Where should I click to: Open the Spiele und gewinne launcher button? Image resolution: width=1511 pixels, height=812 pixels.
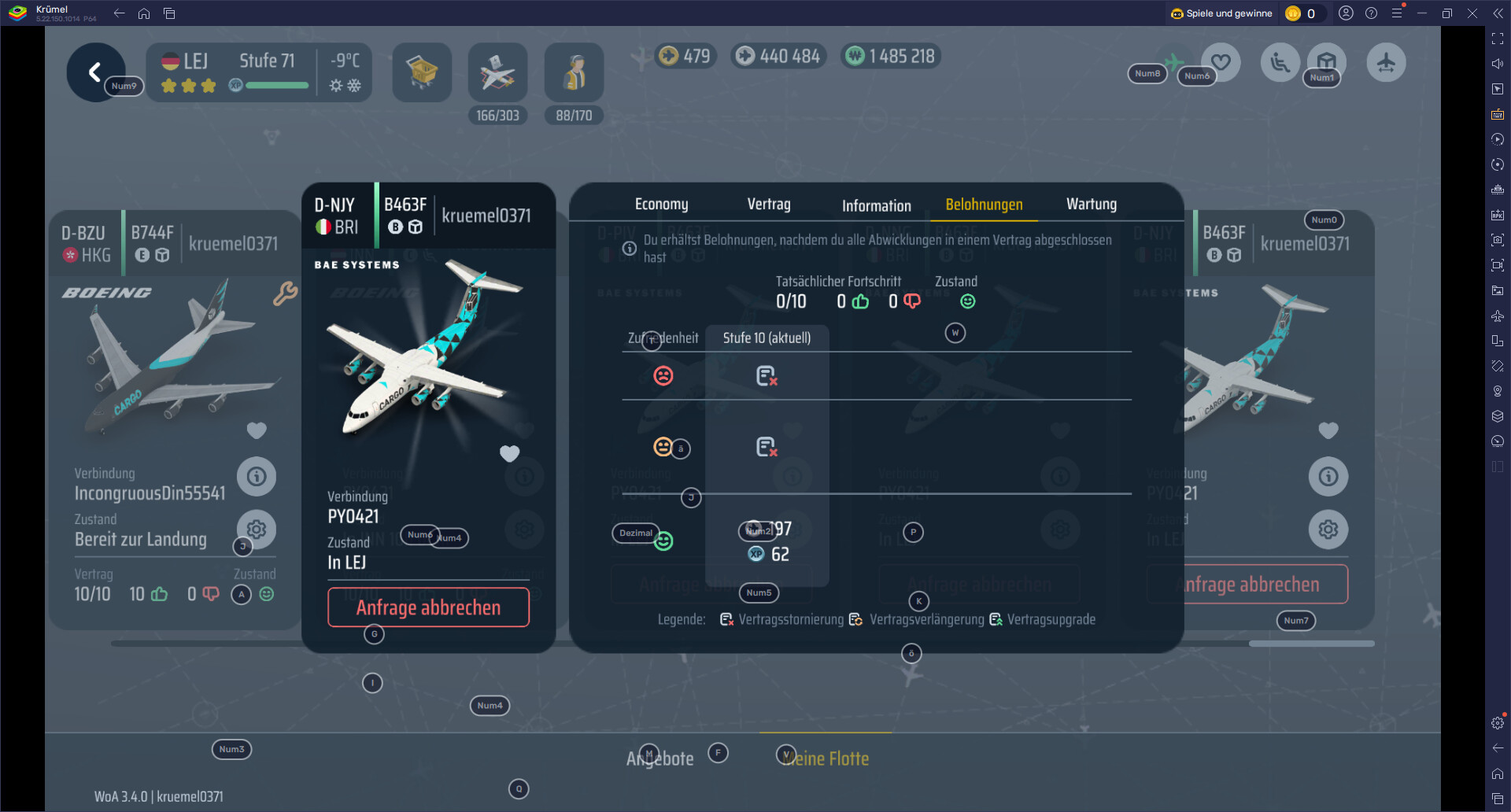(x=1221, y=13)
